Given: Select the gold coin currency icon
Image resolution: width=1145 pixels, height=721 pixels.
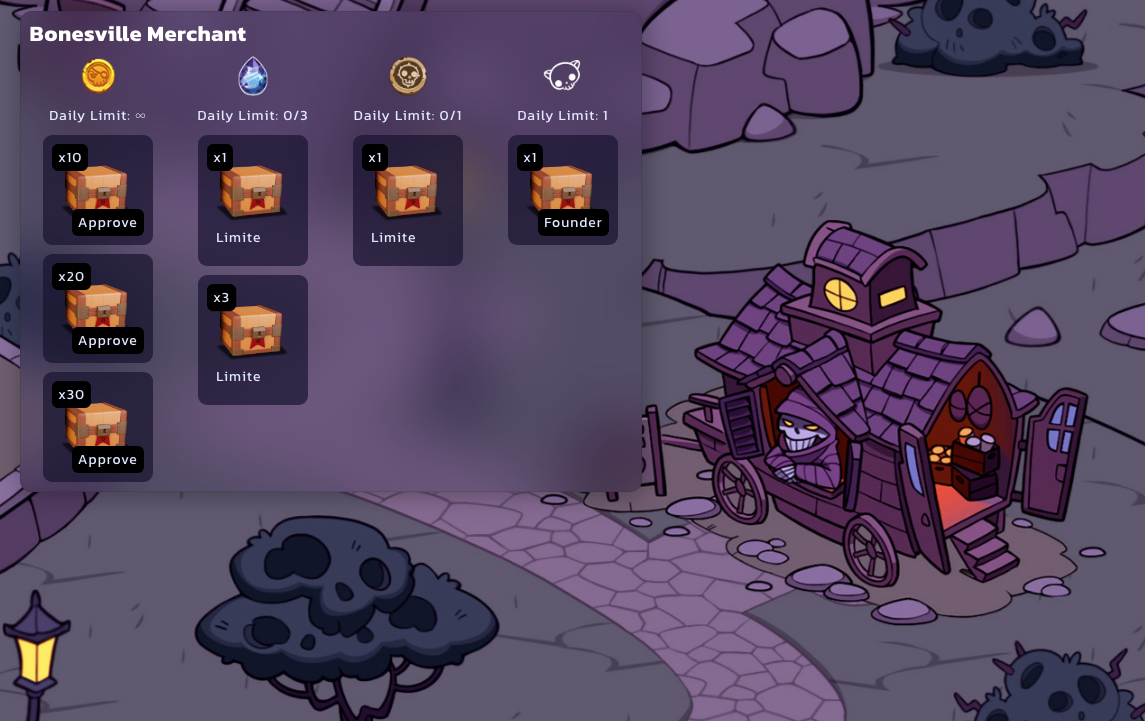Looking at the screenshot, I should coord(98,75).
